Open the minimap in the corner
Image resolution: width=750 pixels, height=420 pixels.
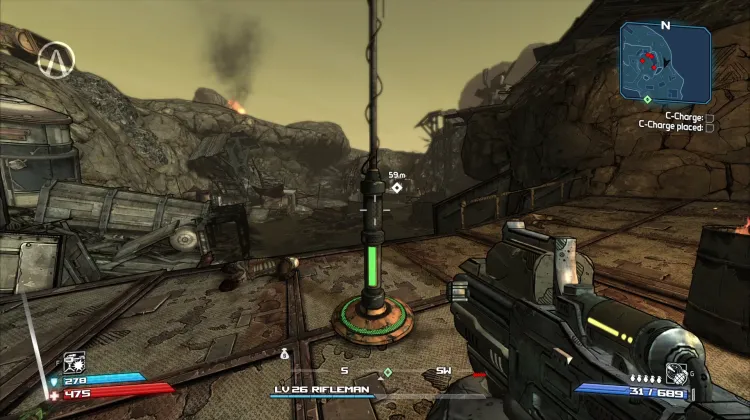click(x=665, y=61)
